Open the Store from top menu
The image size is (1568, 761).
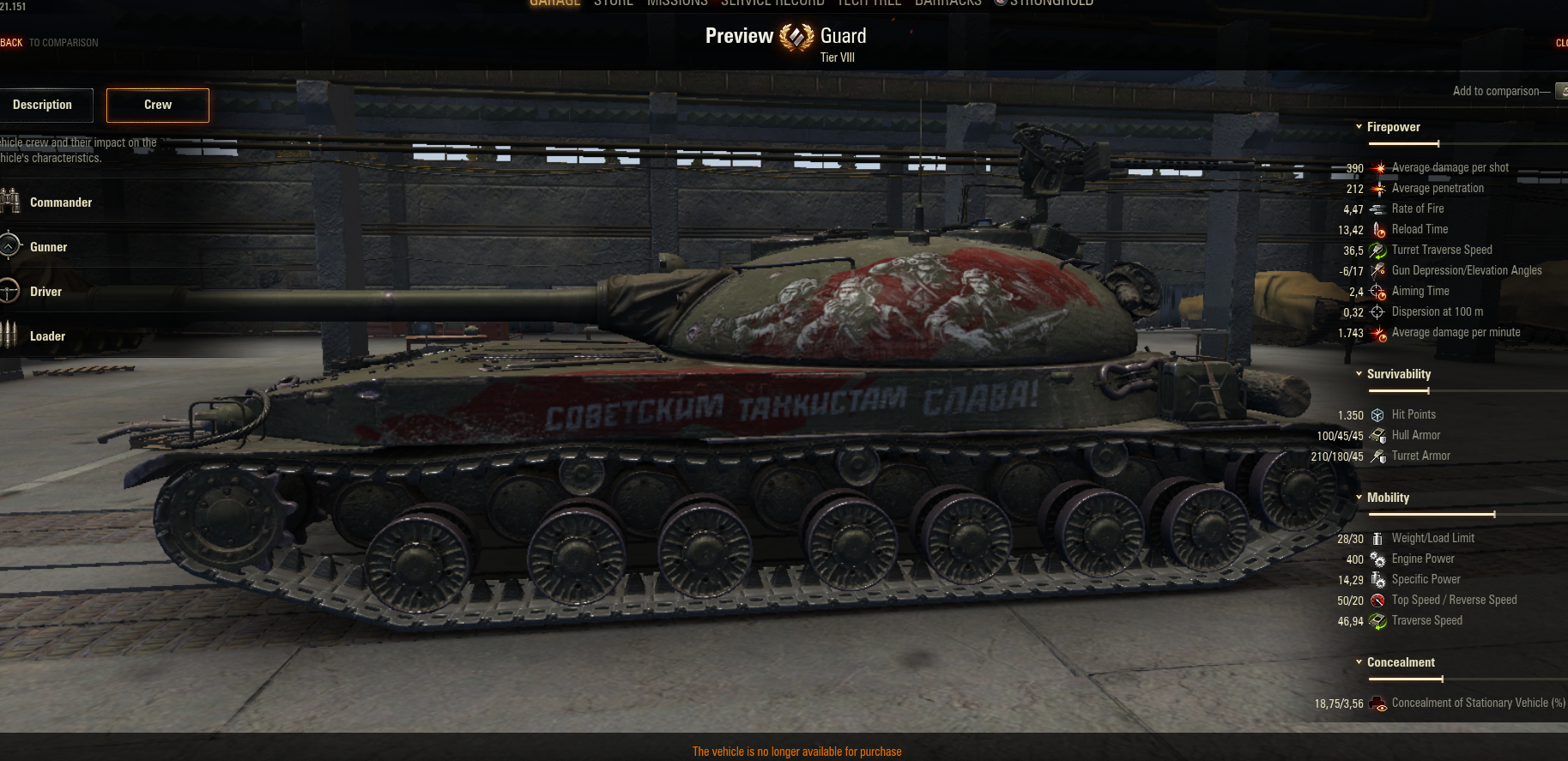614,3
